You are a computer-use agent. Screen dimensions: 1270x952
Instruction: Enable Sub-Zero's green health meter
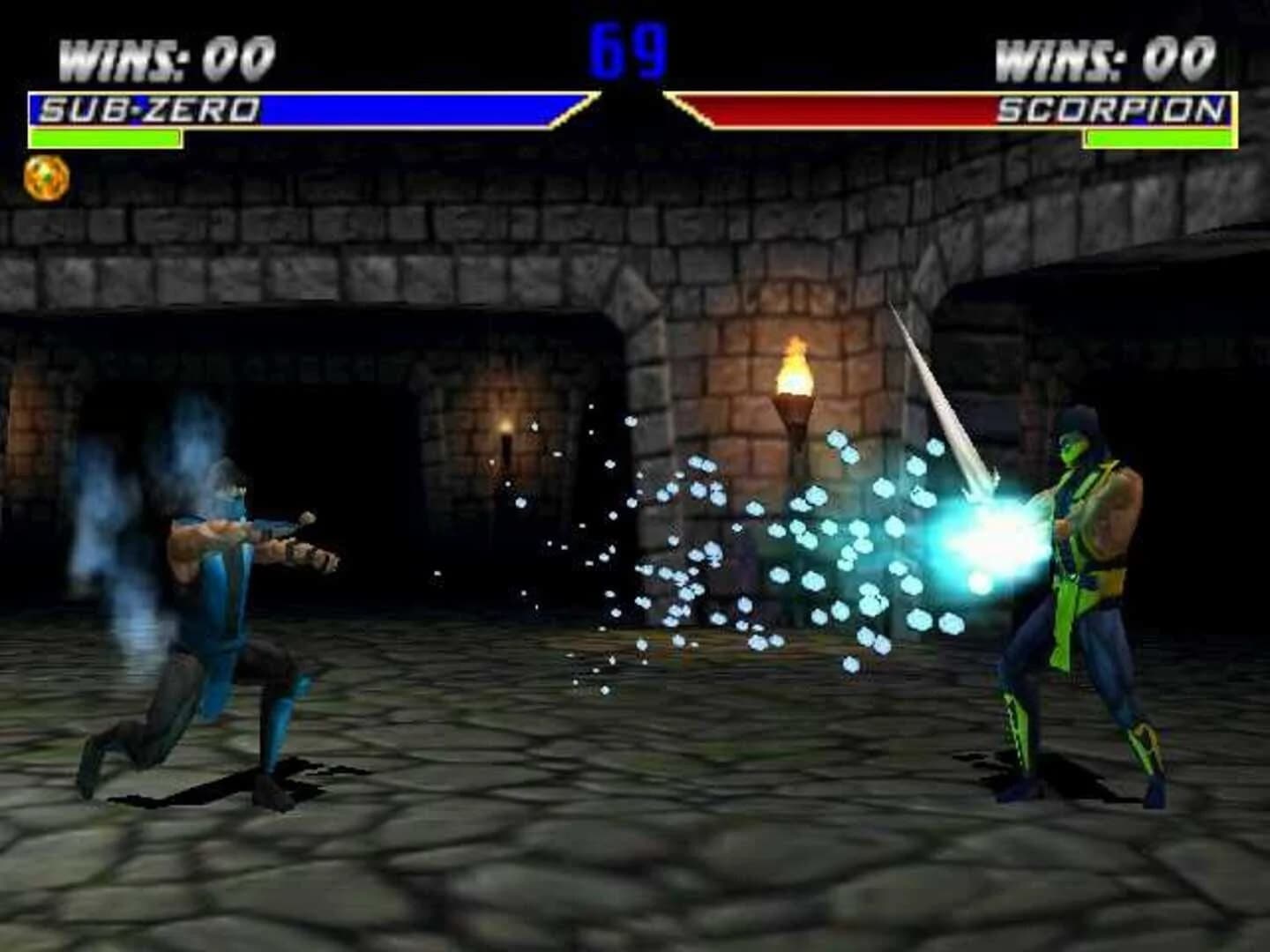tap(106, 137)
